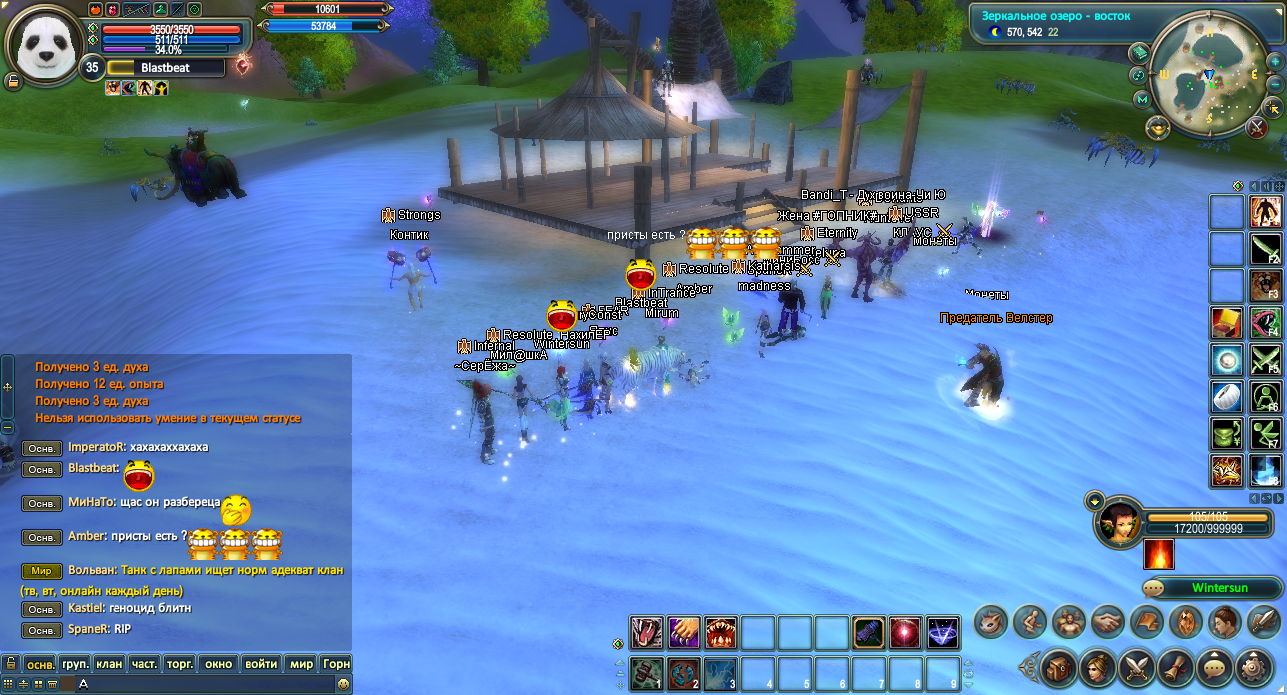Switch to the мир chat tab
Screen dimensions: 1287x695
[301, 664]
